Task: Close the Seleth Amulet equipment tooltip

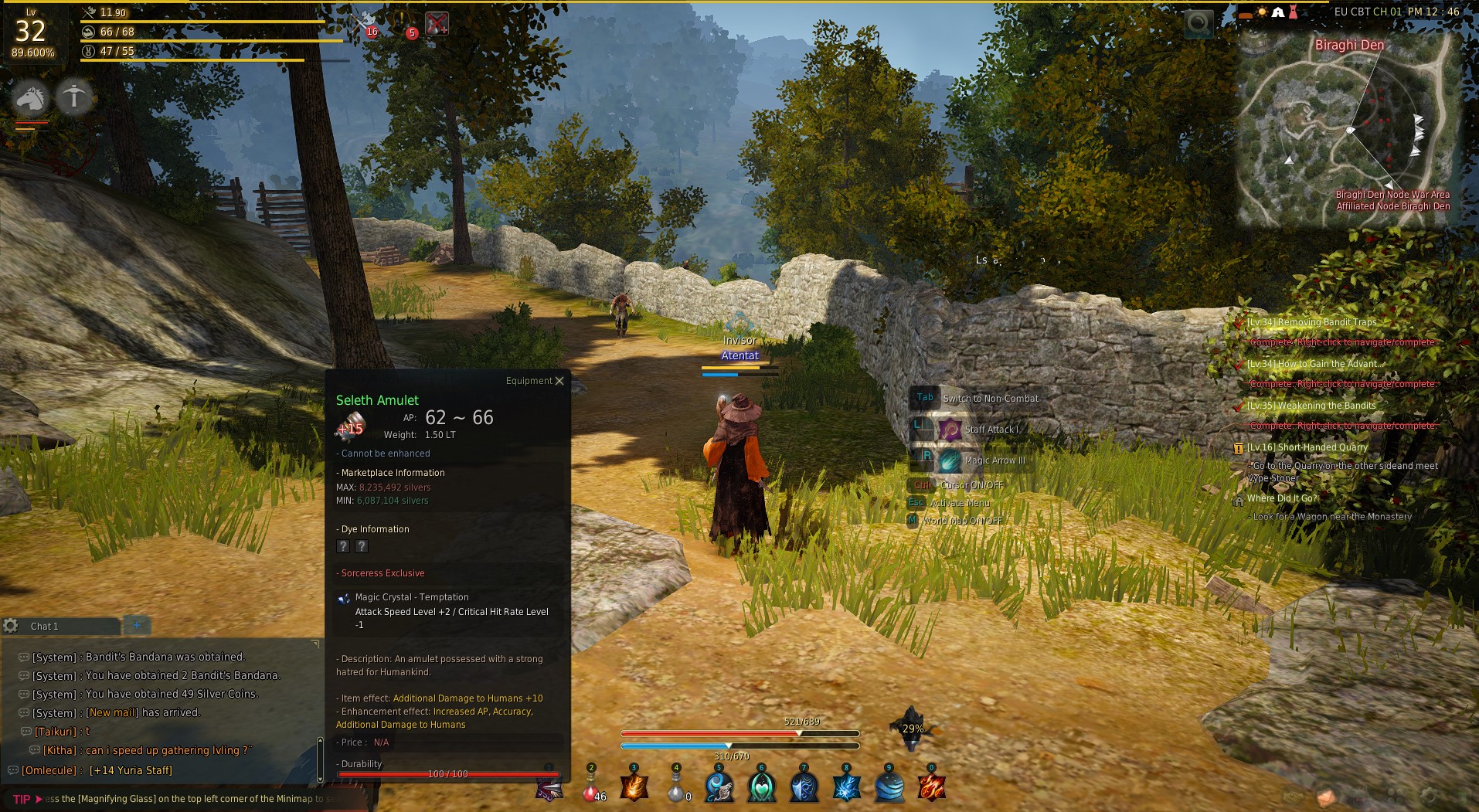Action: [x=559, y=381]
